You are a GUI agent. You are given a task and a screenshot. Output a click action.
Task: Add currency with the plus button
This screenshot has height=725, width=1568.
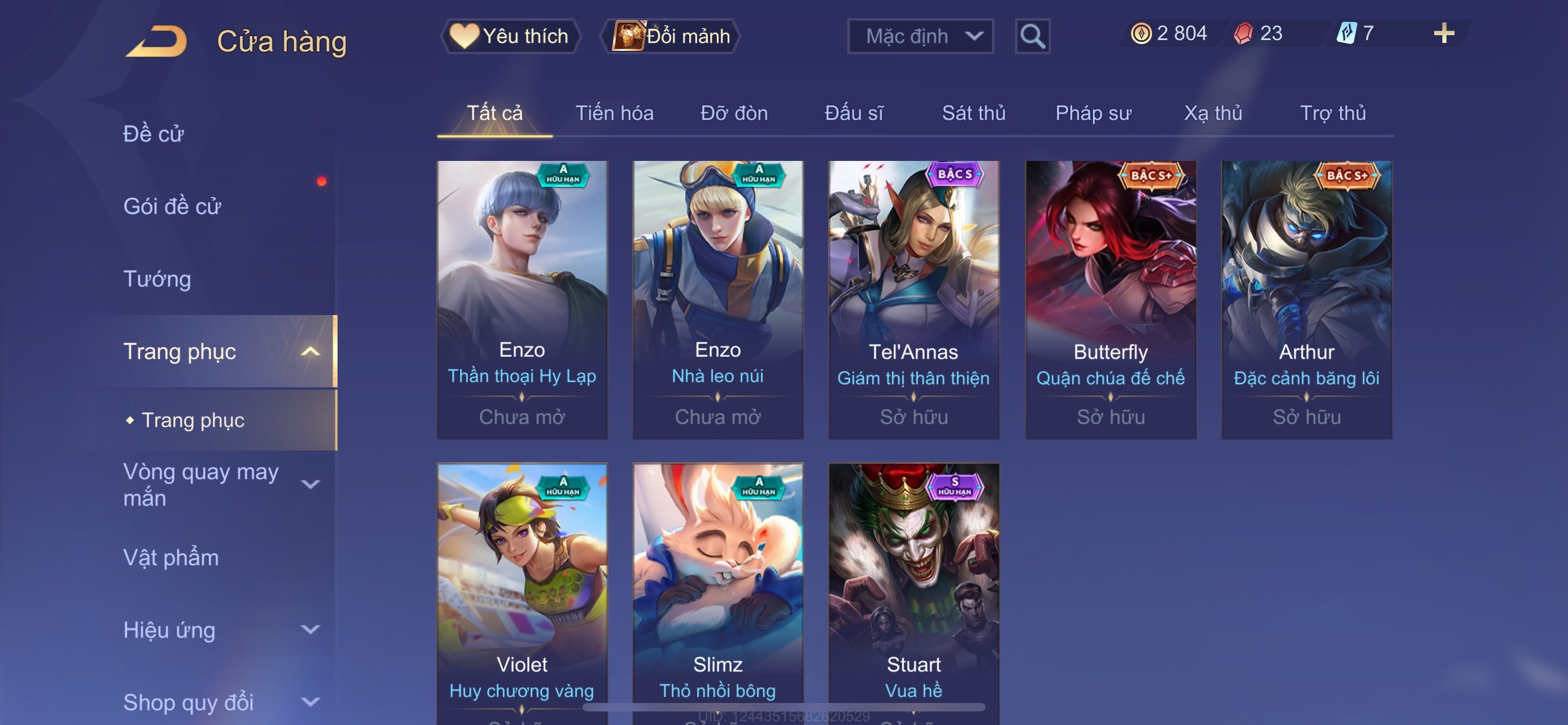[1443, 33]
